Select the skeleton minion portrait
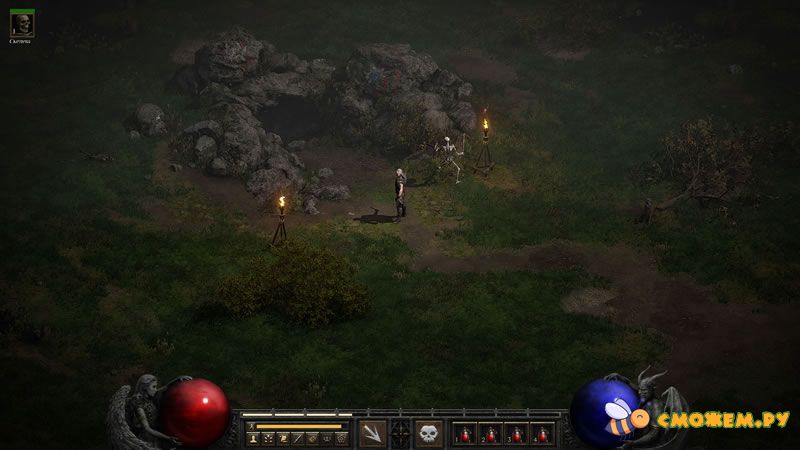Screen dimensions: 800x450 coord(21,24)
